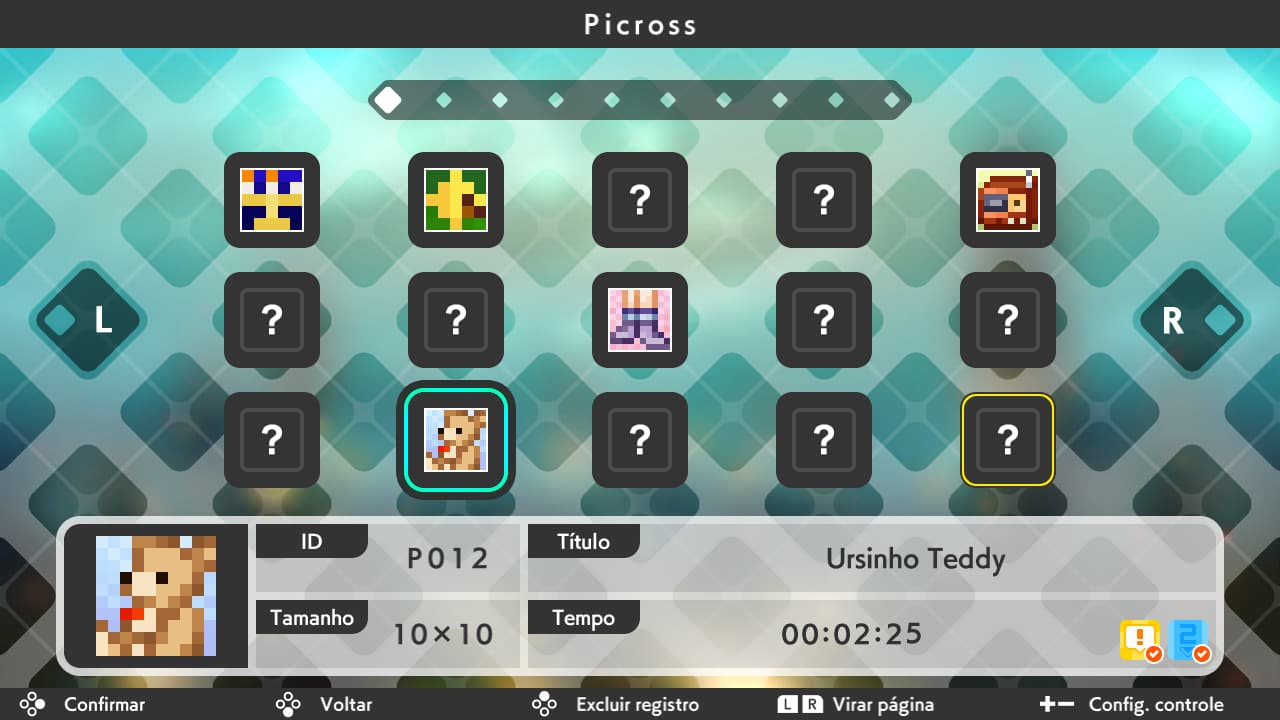Click the first question mark tile in bottom row
1280x720 pixels.
(x=271, y=440)
